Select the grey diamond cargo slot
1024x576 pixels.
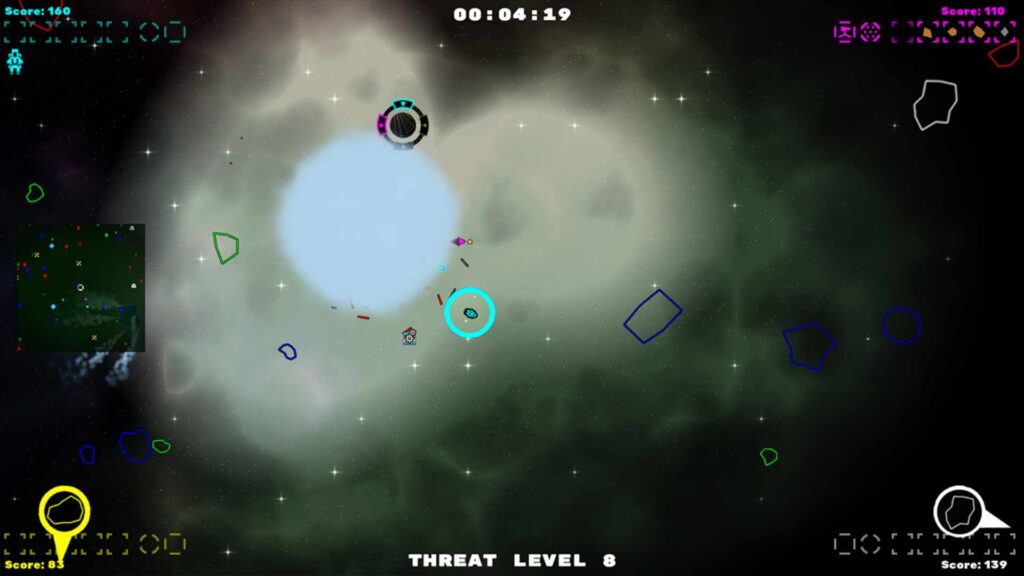tap(1004, 32)
